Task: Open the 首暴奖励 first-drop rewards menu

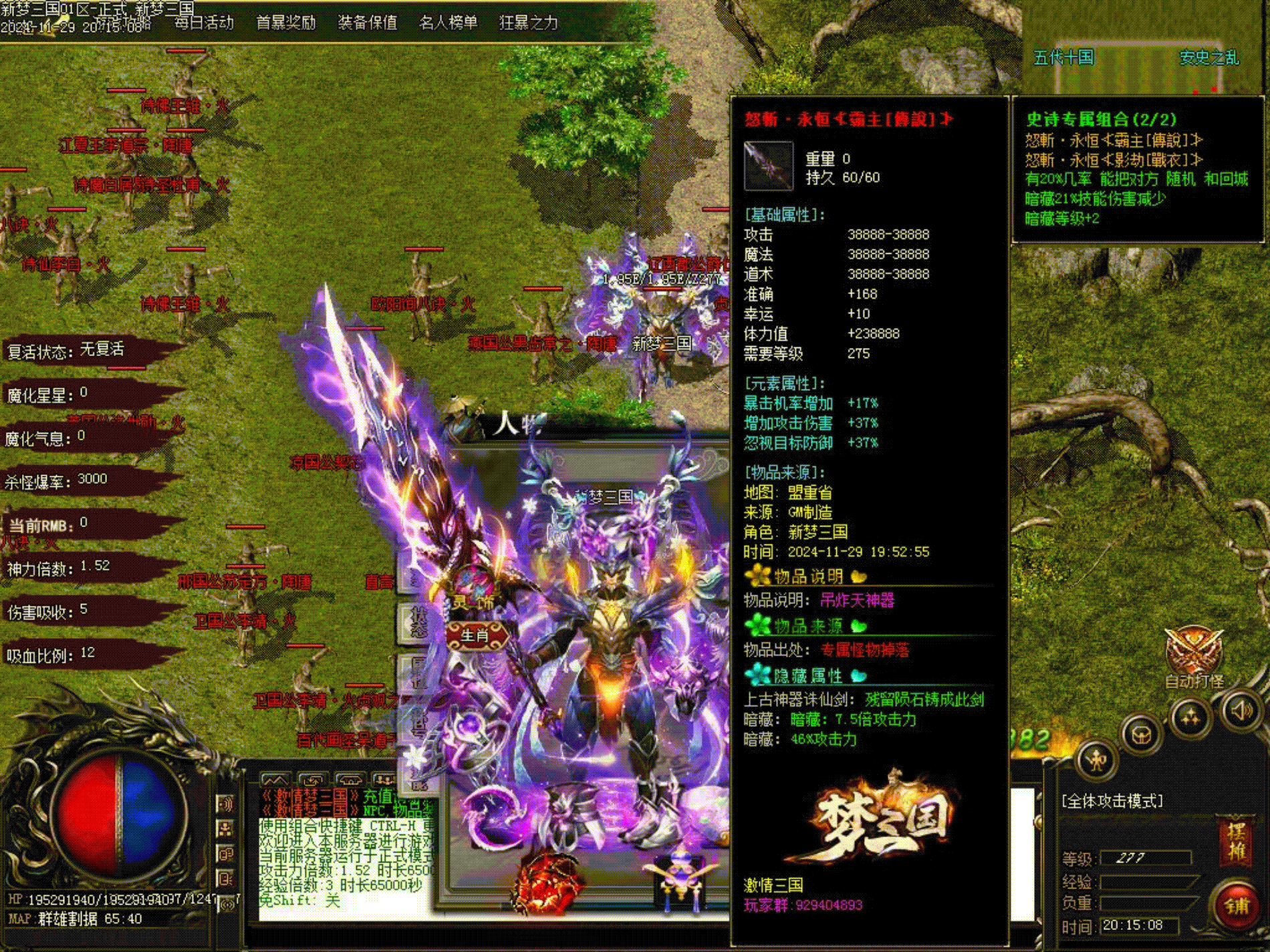Action: (285, 23)
